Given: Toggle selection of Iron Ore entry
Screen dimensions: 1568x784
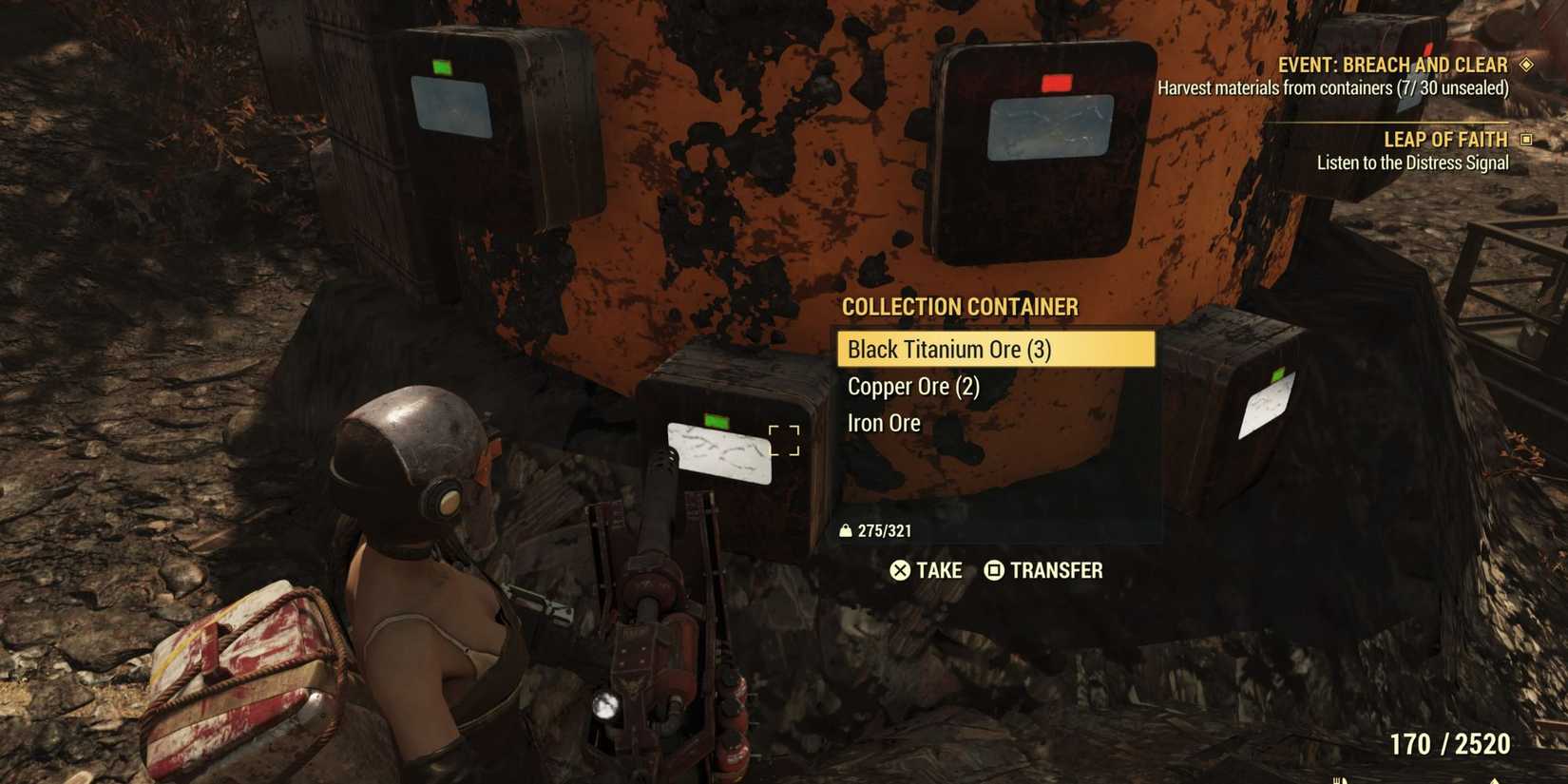Looking at the screenshot, I should pos(883,422).
